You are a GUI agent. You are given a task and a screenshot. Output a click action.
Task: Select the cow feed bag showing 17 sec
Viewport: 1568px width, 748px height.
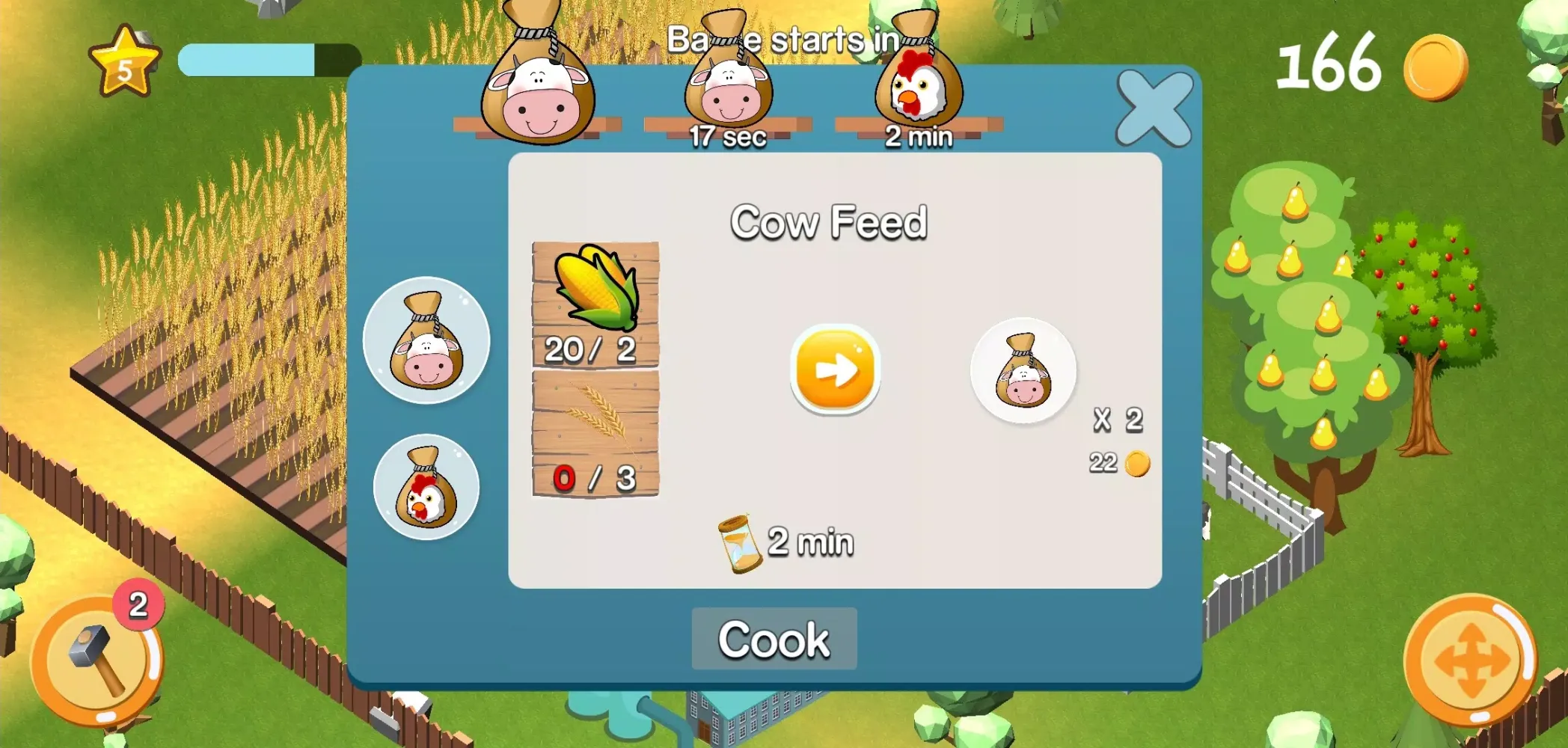point(727,82)
